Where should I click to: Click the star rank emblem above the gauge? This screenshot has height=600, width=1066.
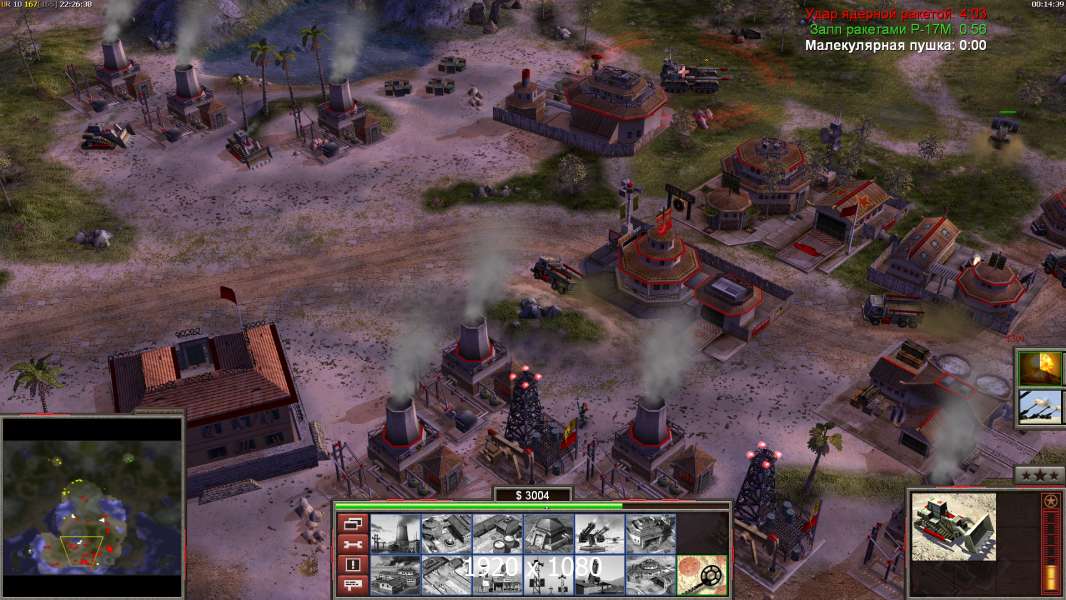[1050, 501]
